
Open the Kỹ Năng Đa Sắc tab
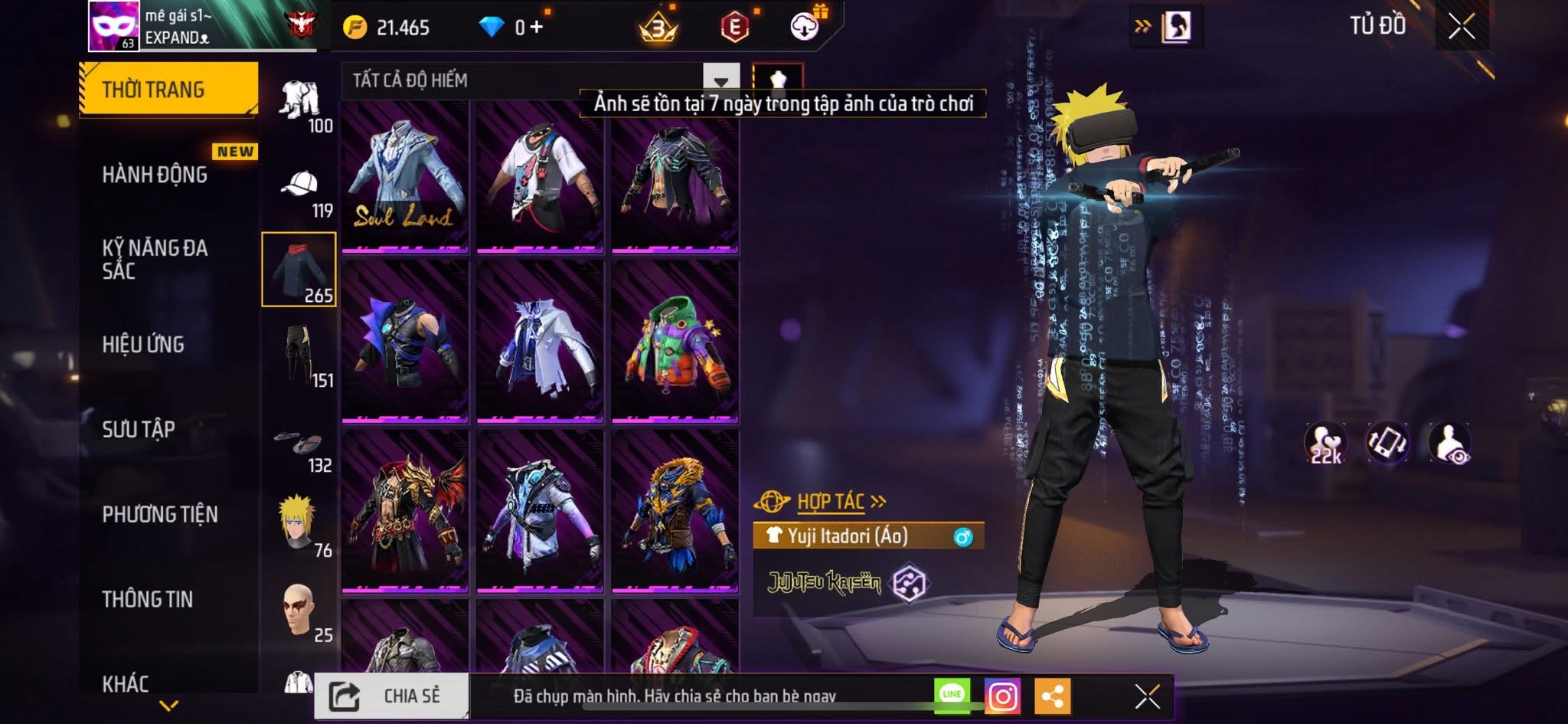(155, 259)
